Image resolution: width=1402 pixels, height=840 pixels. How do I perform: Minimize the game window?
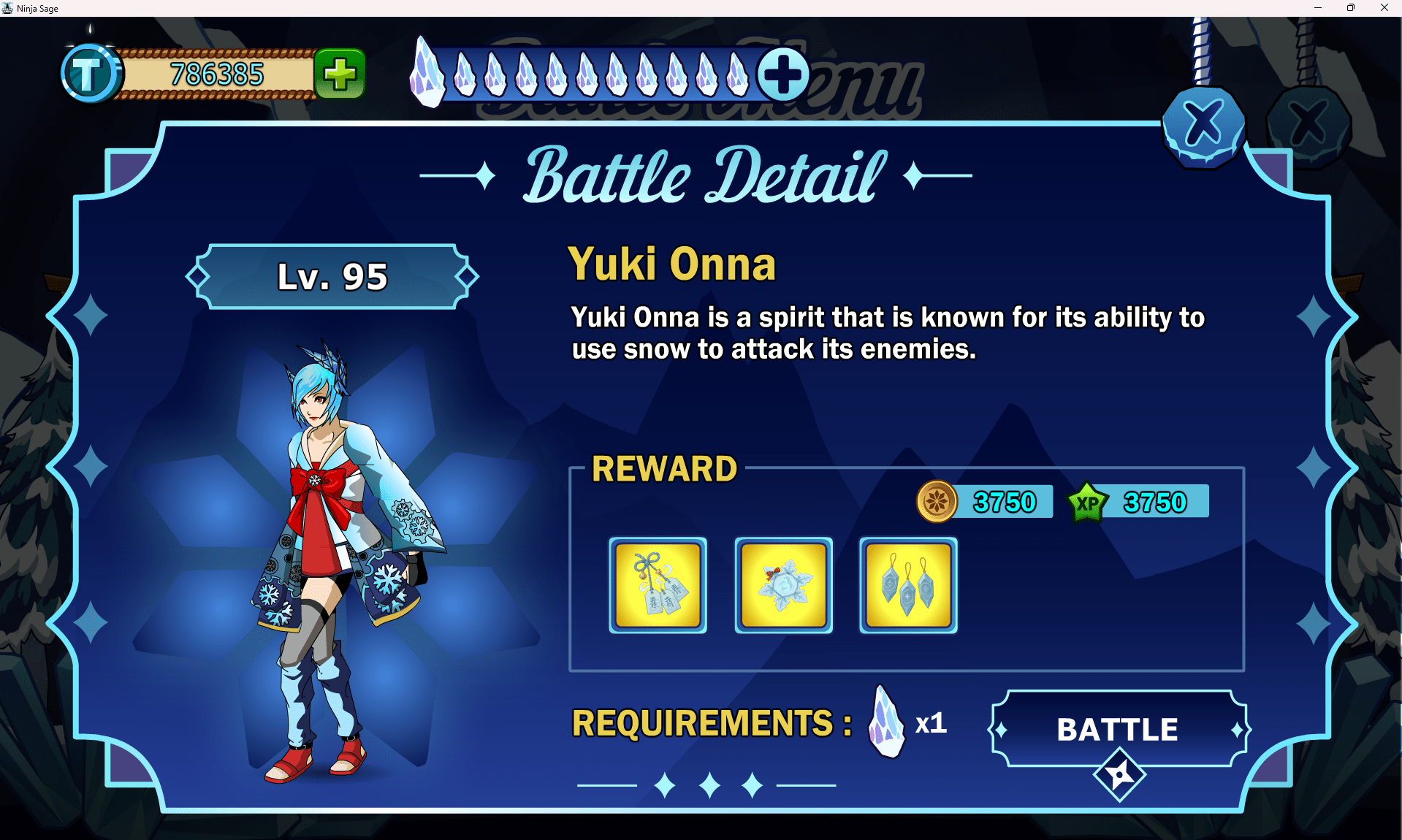1318,8
